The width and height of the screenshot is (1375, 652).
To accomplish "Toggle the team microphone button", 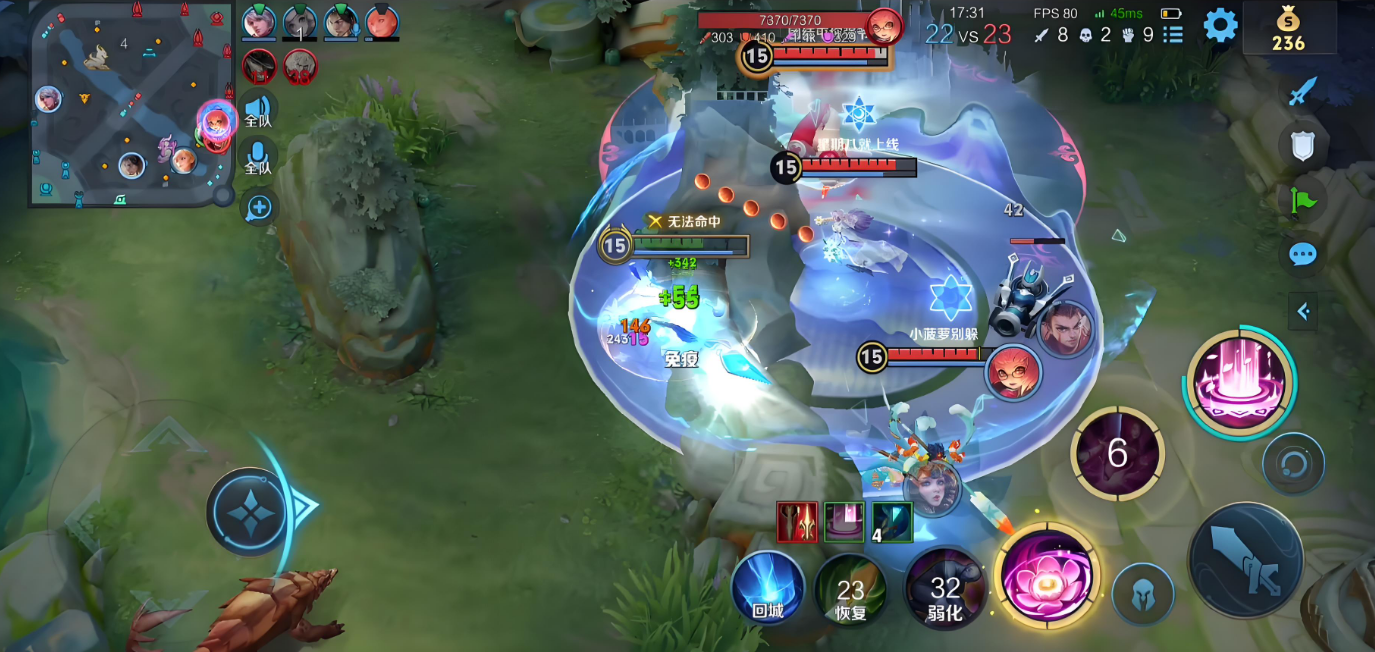I will pos(258,158).
